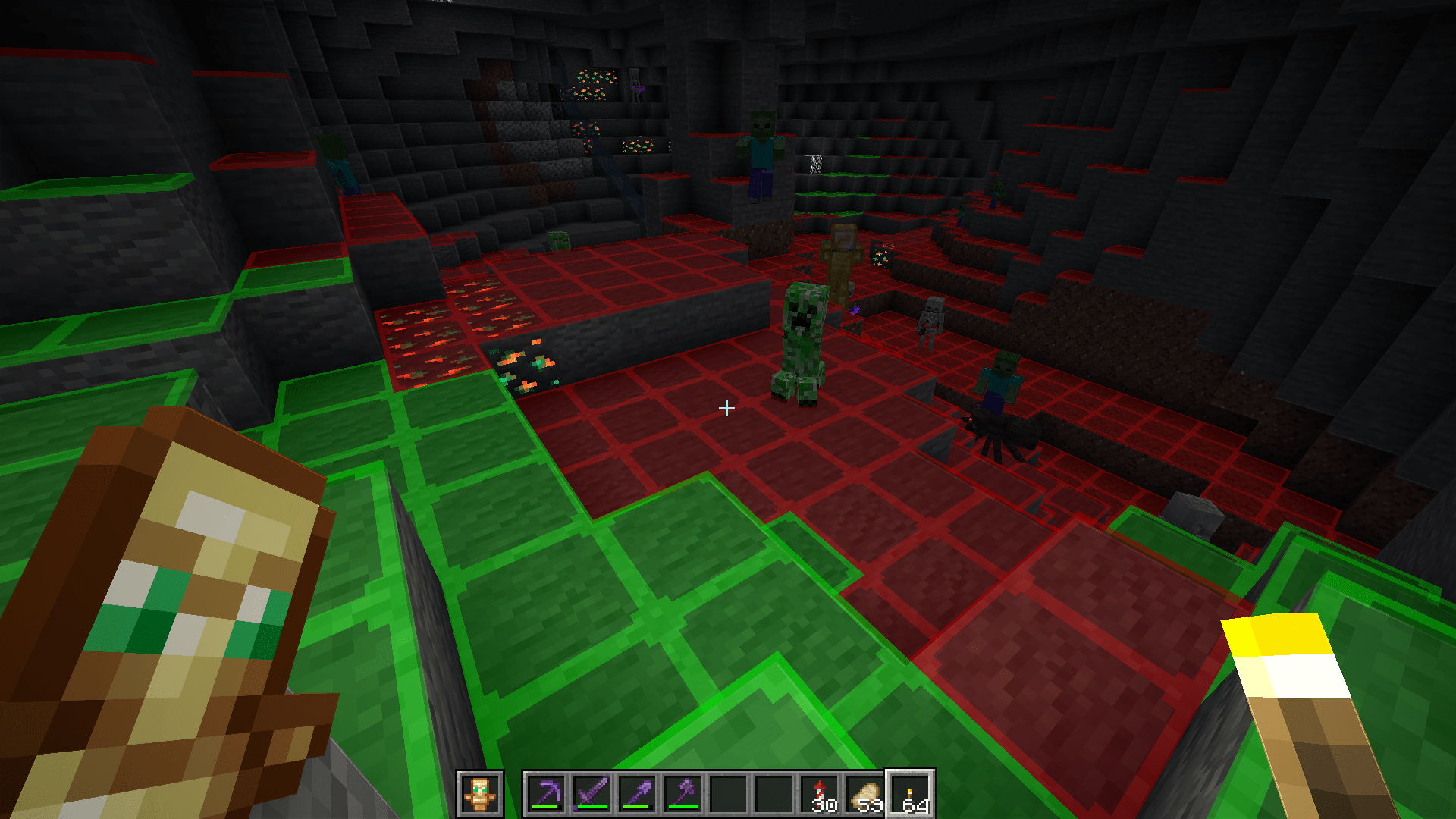Screen dimensions: 1456x819
Task: Select the netherite pickaxe in the hotbar
Action: 548,791
